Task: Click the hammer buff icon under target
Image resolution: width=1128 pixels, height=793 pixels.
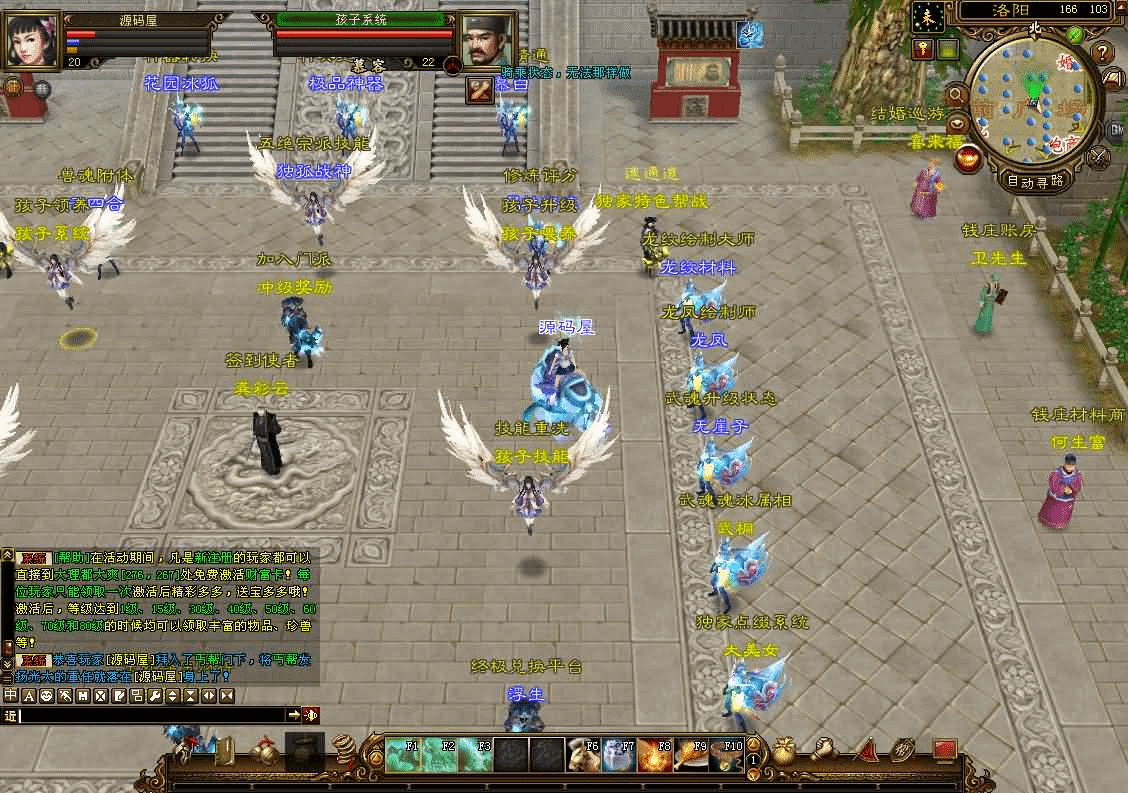Action: tap(480, 90)
